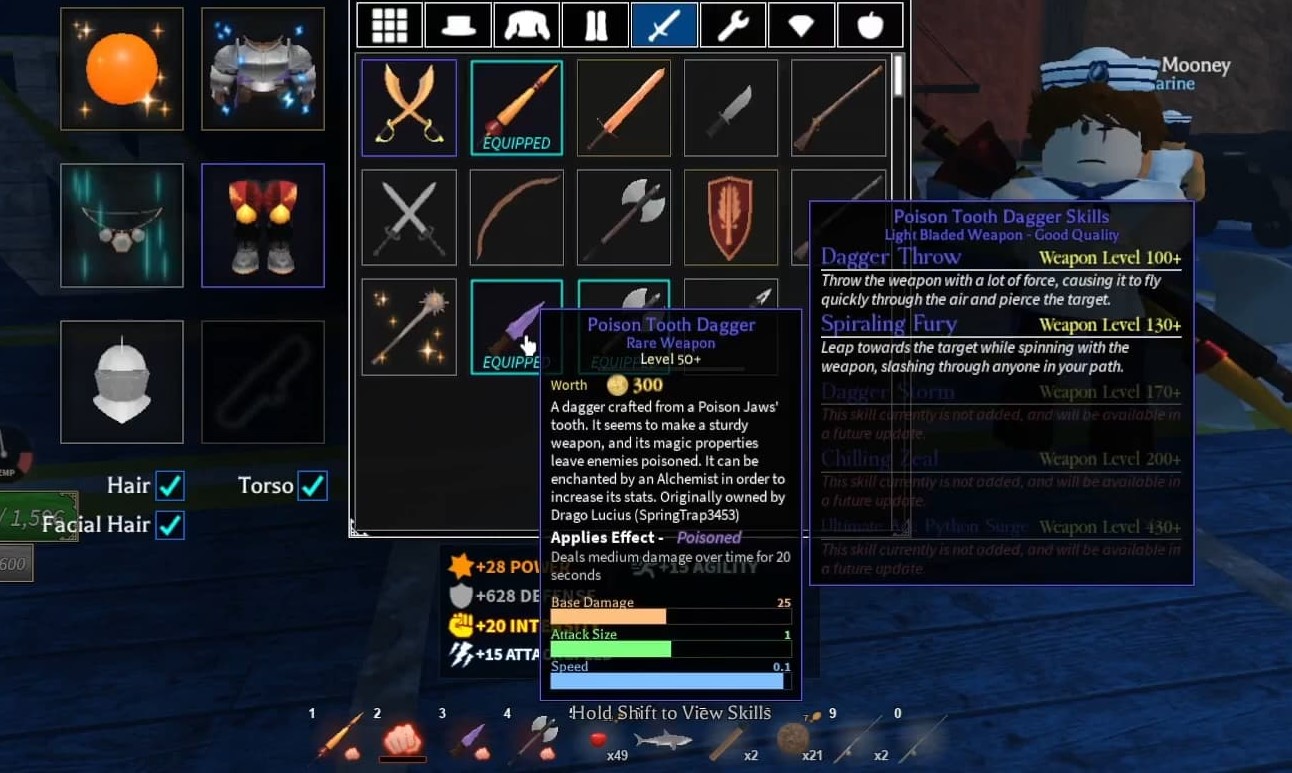Click the equipped orange dagger in the inventory

click(516, 107)
